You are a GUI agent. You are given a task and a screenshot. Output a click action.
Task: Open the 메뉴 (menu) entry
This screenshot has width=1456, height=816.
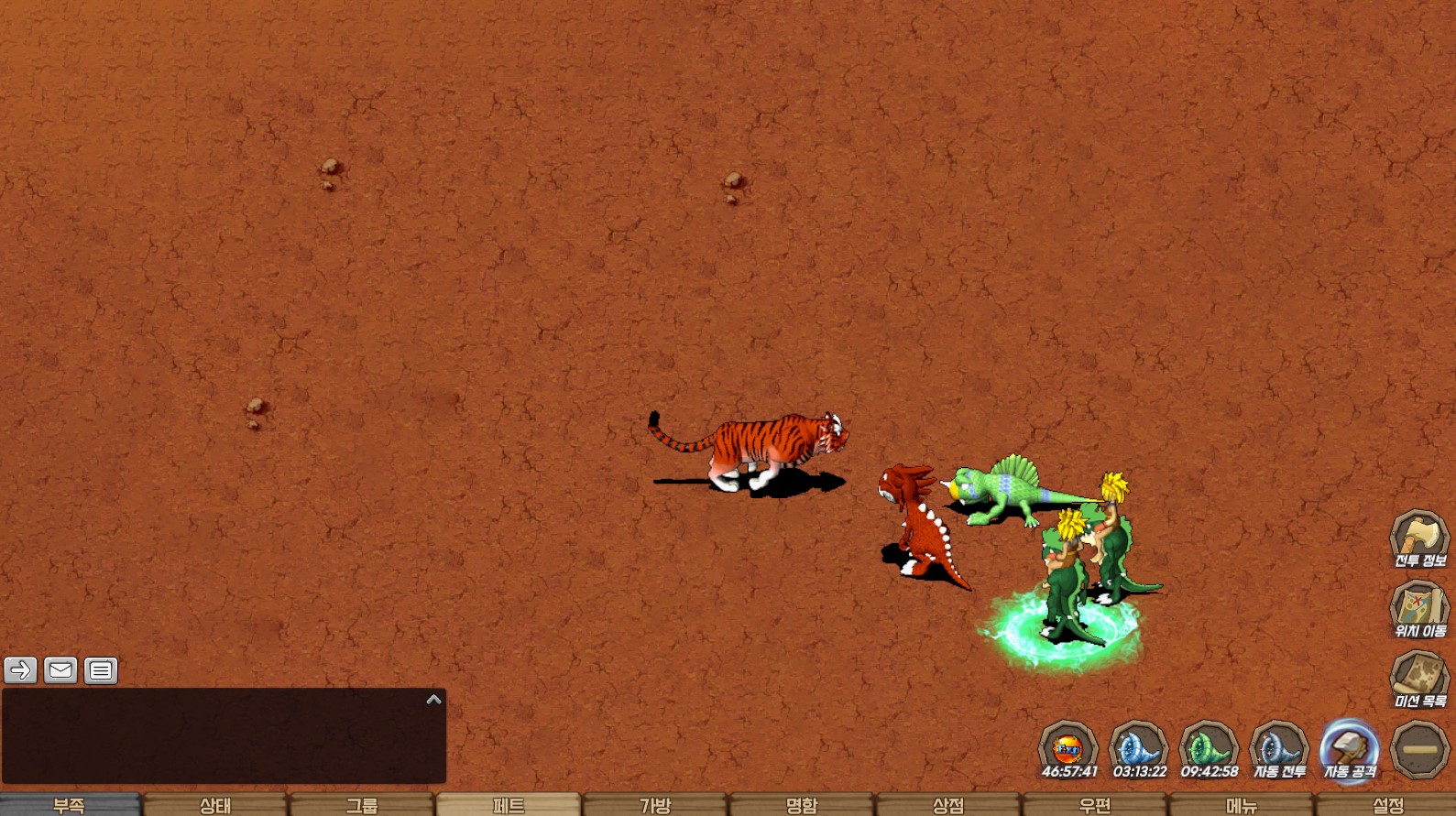click(x=1242, y=805)
